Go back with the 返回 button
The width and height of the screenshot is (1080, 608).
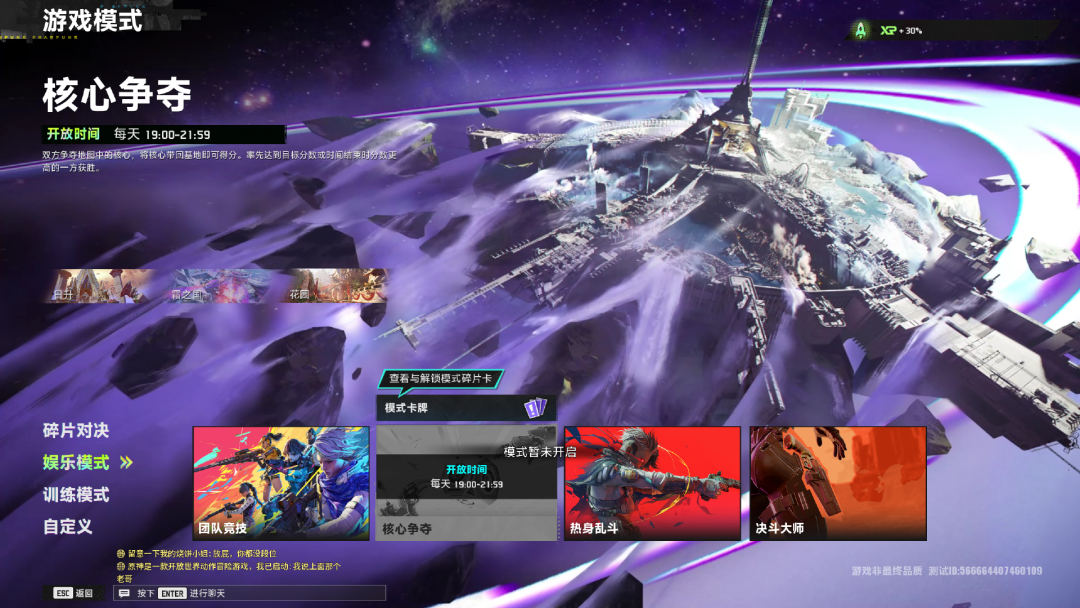pyautogui.click(x=74, y=593)
